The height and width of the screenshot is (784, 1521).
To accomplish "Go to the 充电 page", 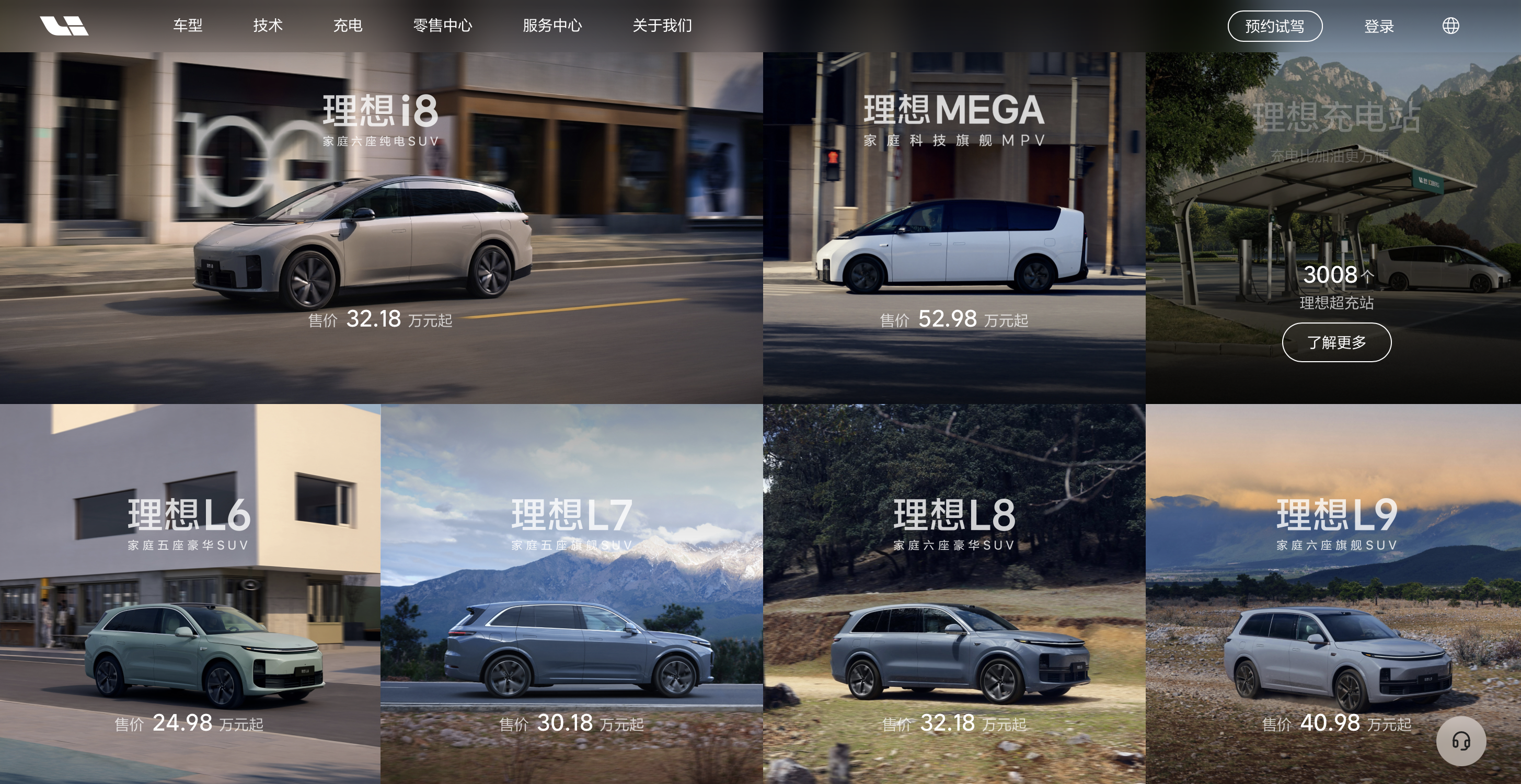I will pos(347,26).
